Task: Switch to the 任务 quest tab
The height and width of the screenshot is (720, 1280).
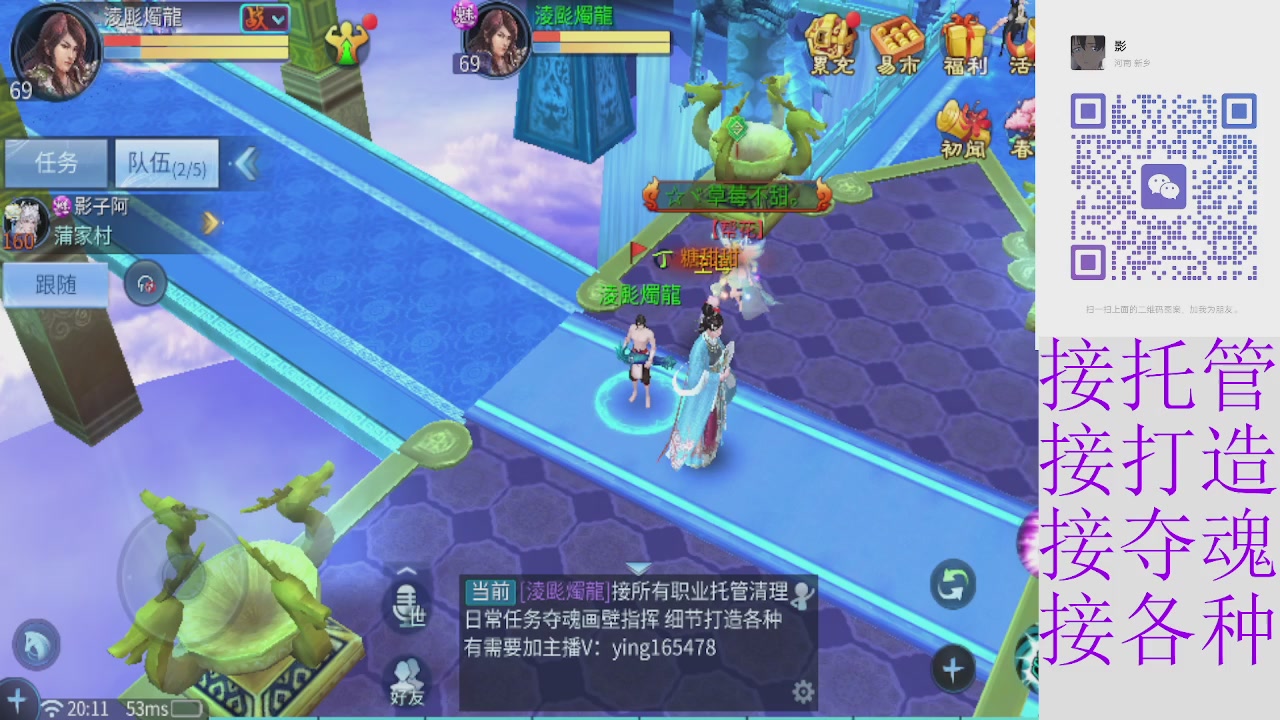Action: 57,162
